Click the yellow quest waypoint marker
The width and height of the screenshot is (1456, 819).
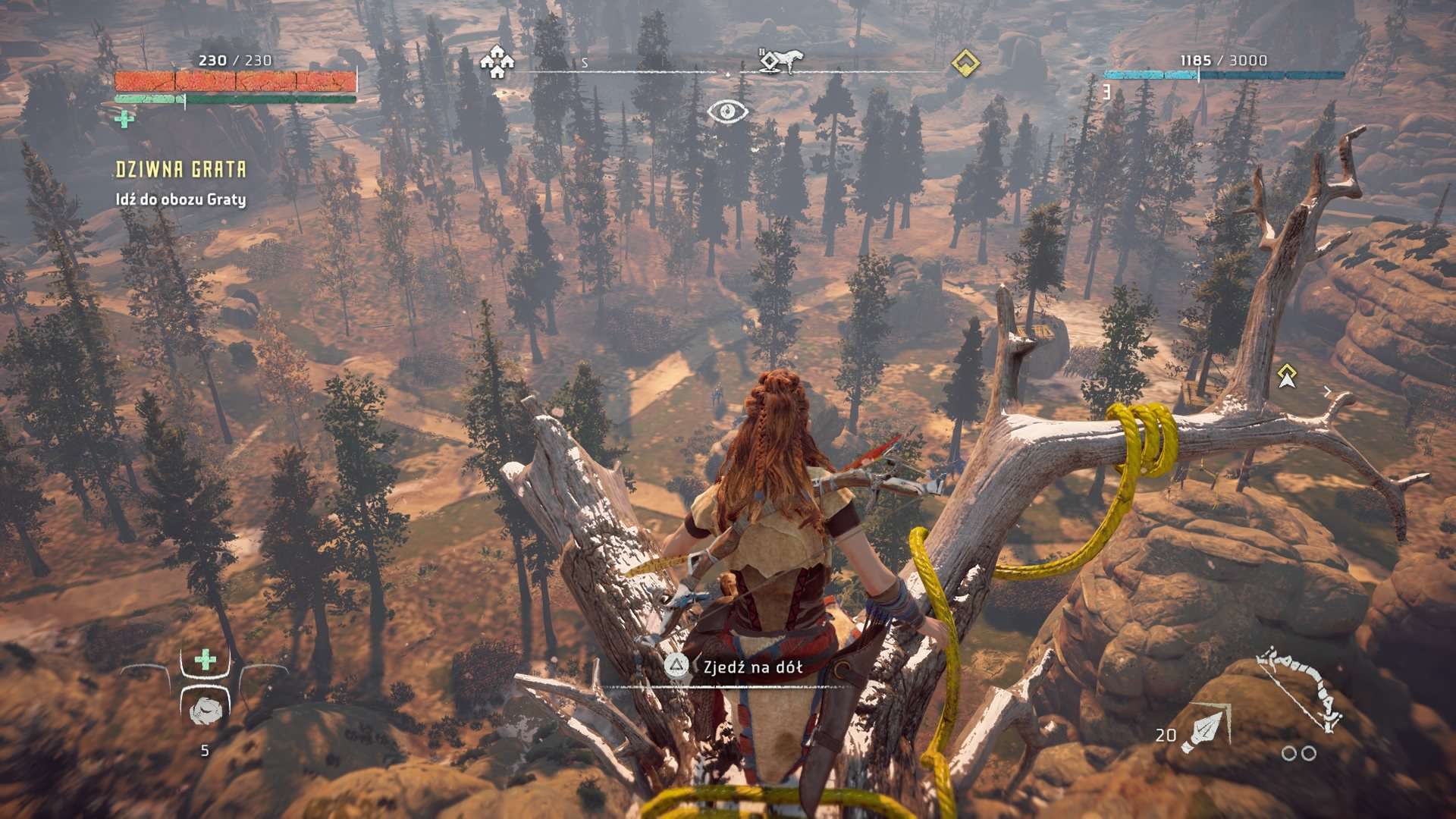1286,375
